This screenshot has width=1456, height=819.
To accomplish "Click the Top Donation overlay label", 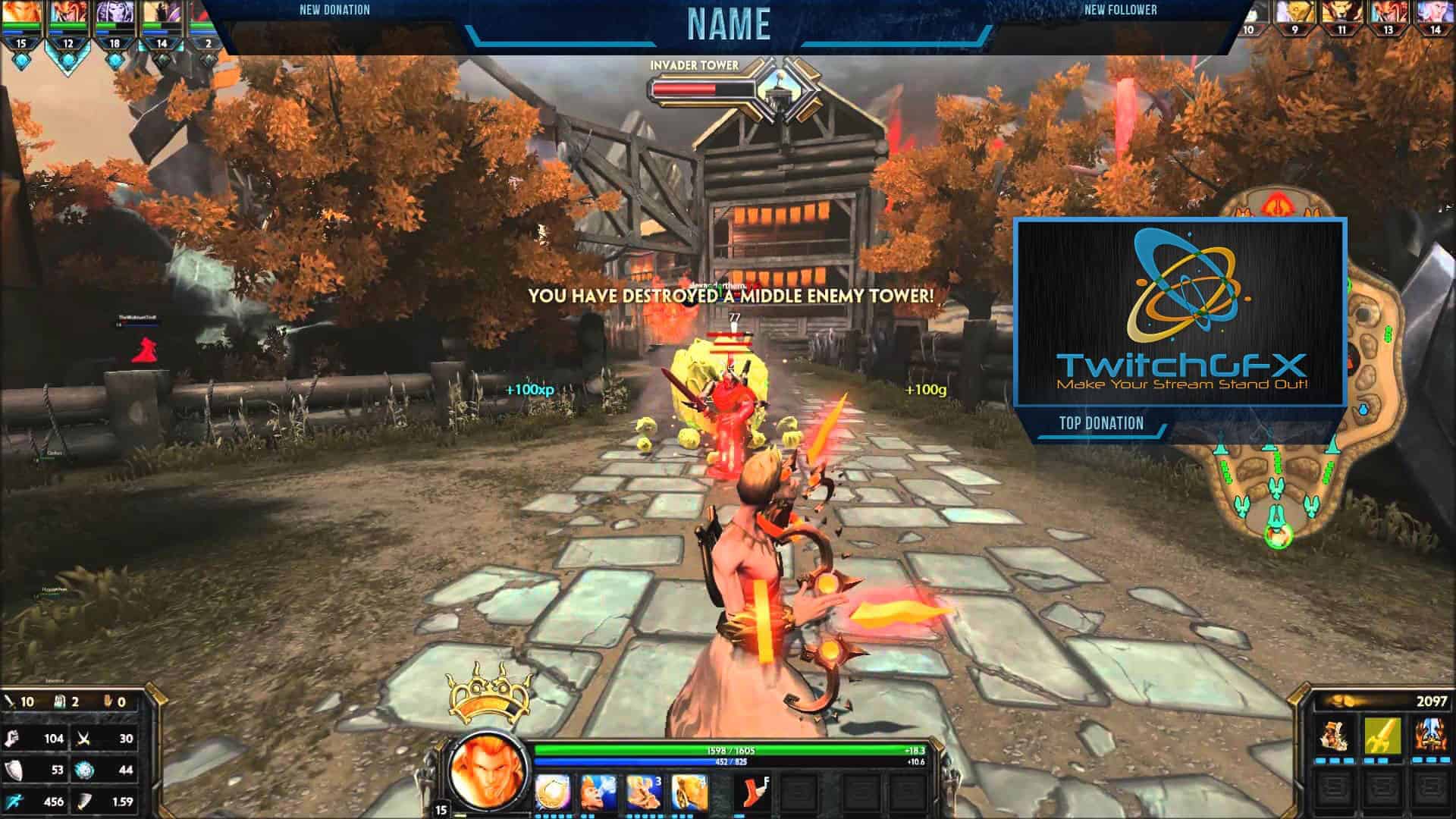I will (1101, 424).
